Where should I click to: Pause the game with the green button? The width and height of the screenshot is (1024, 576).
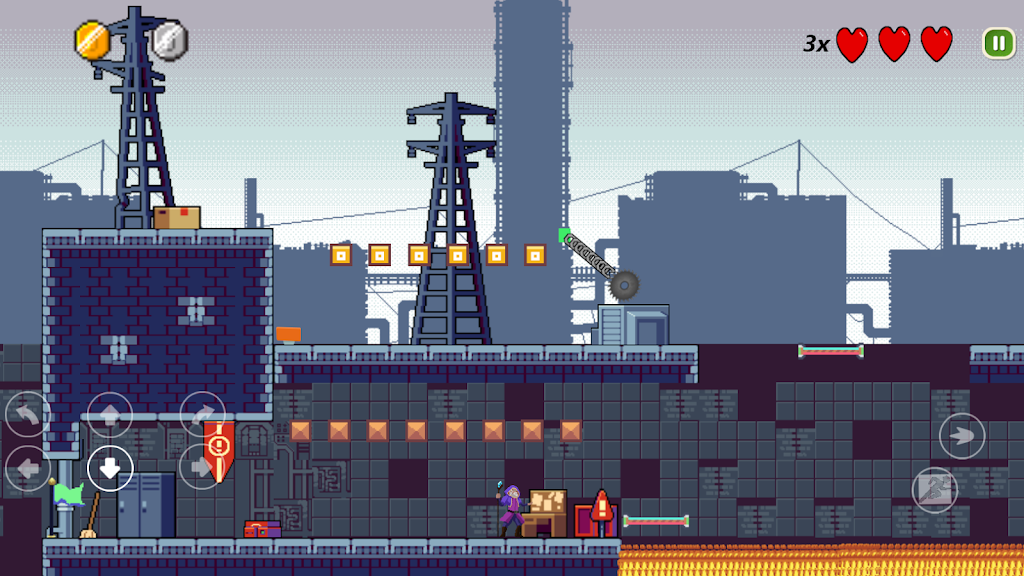coord(998,43)
